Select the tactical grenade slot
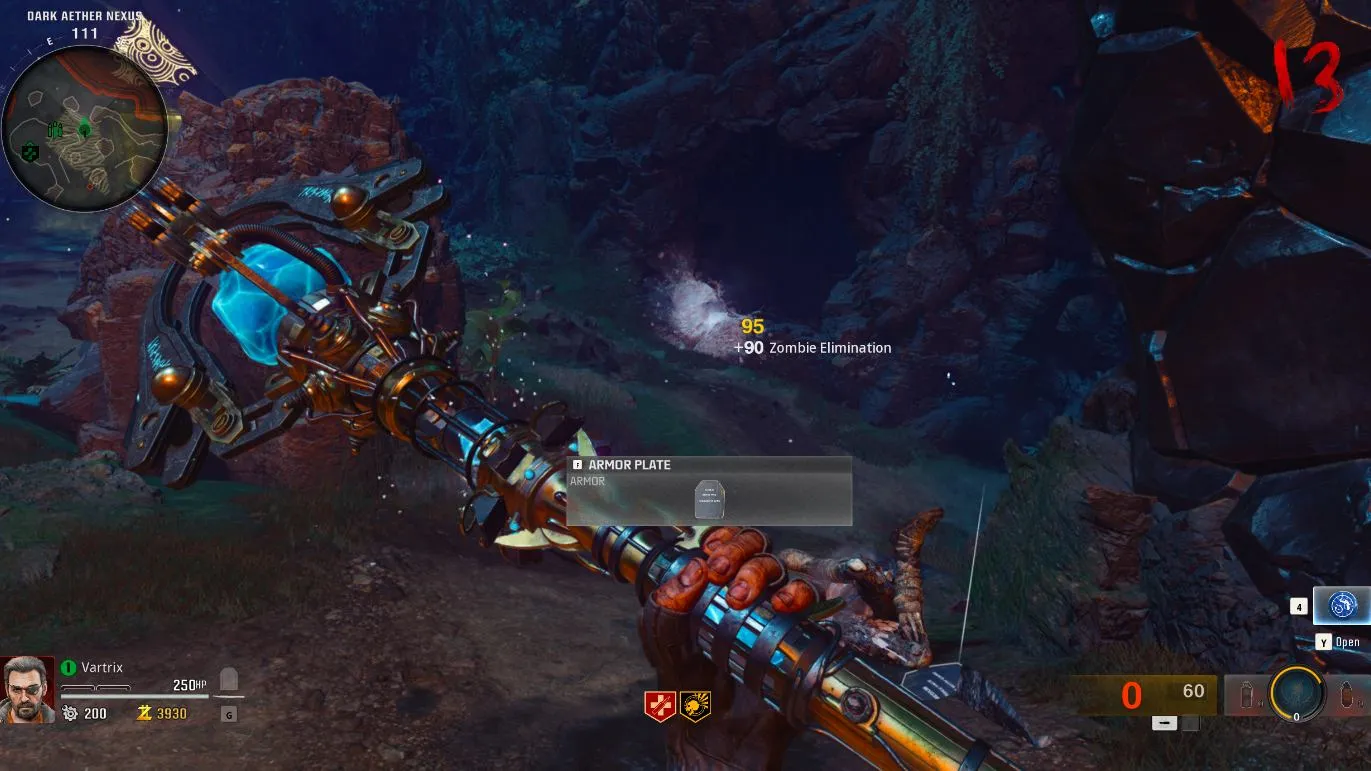 (x=1246, y=694)
